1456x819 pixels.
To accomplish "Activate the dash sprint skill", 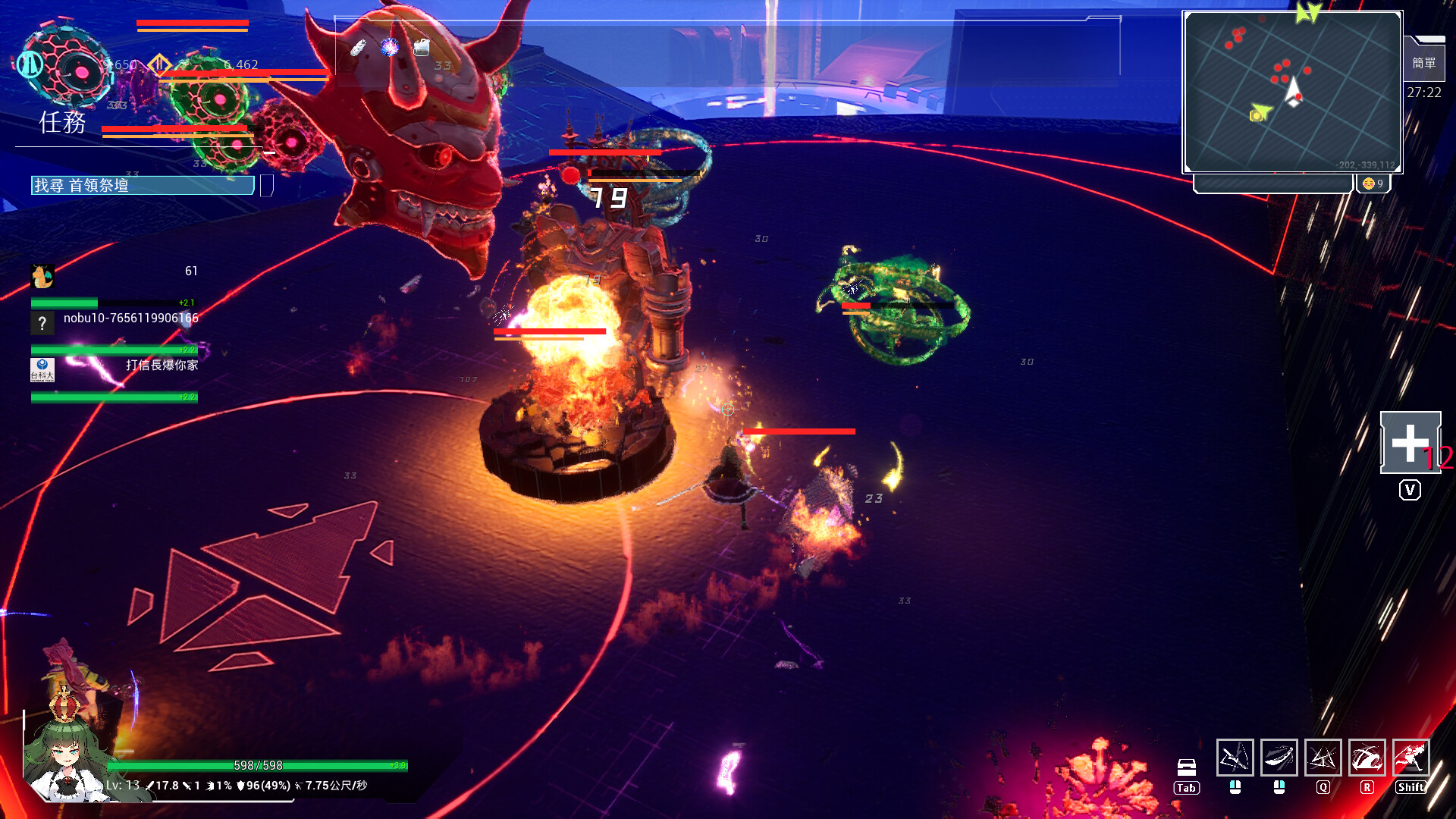I will pos(1410,758).
